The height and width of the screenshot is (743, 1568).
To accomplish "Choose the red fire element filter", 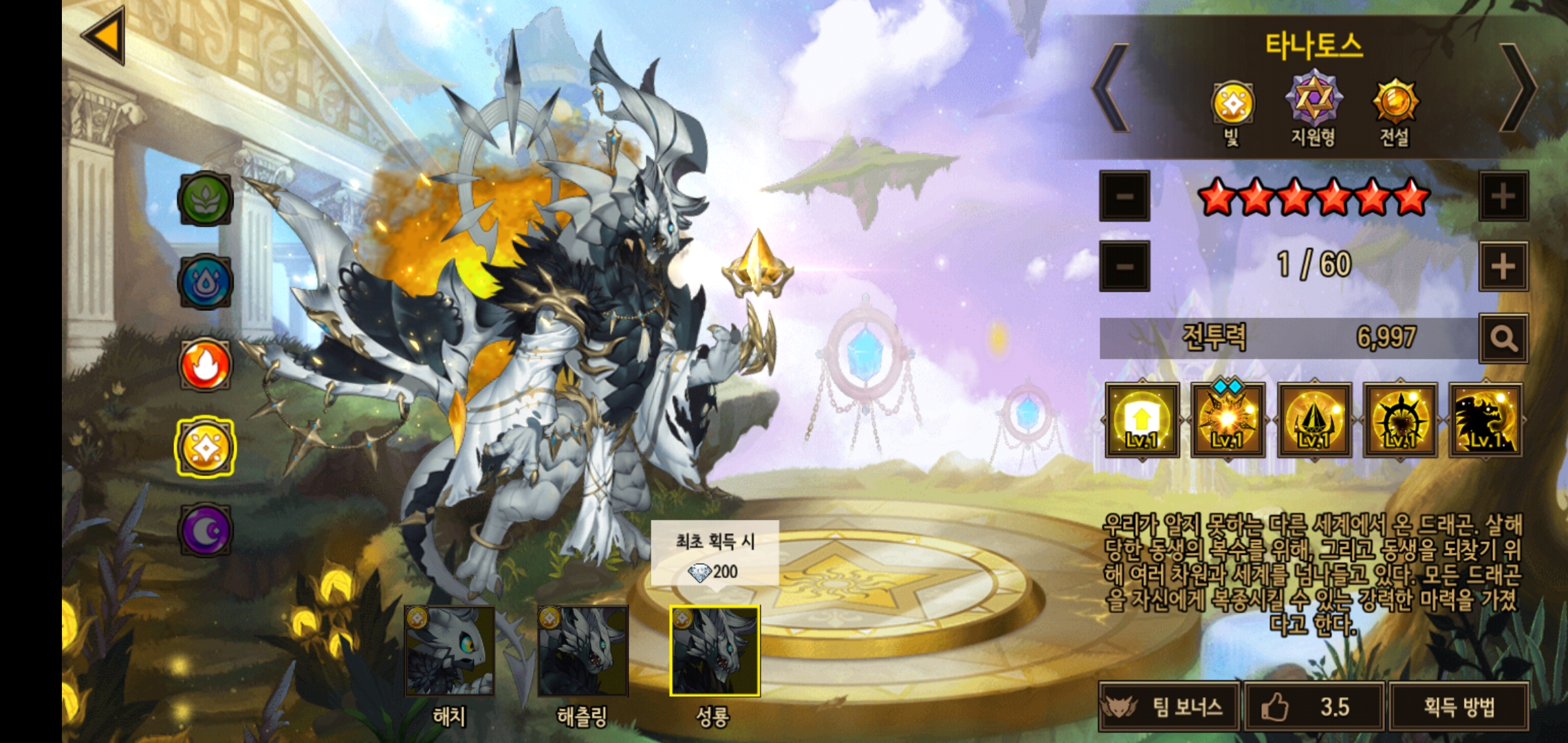I will [205, 365].
